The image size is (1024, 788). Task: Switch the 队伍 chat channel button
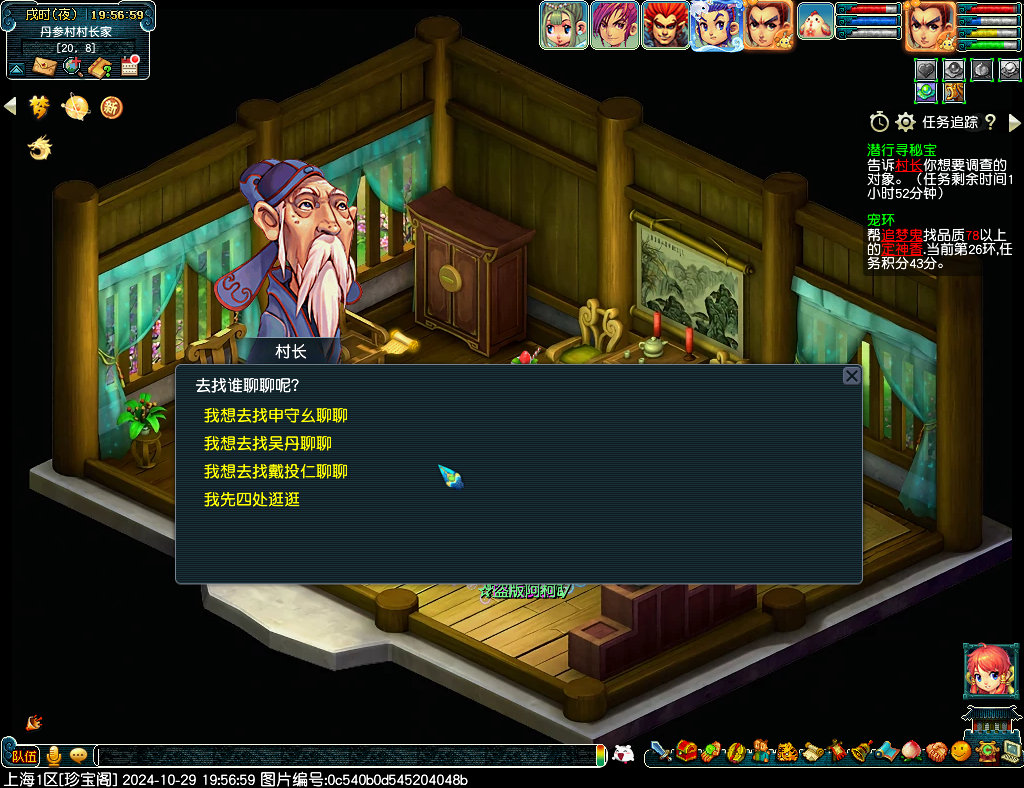[x=24, y=756]
